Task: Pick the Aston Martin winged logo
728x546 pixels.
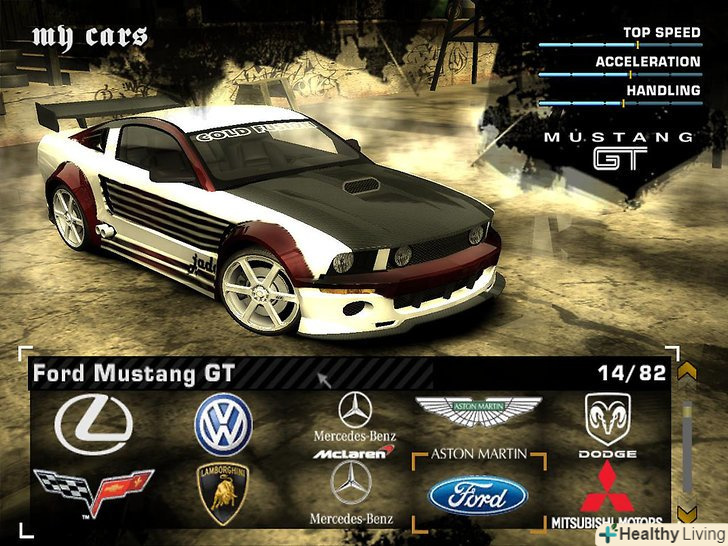Action: click(478, 410)
